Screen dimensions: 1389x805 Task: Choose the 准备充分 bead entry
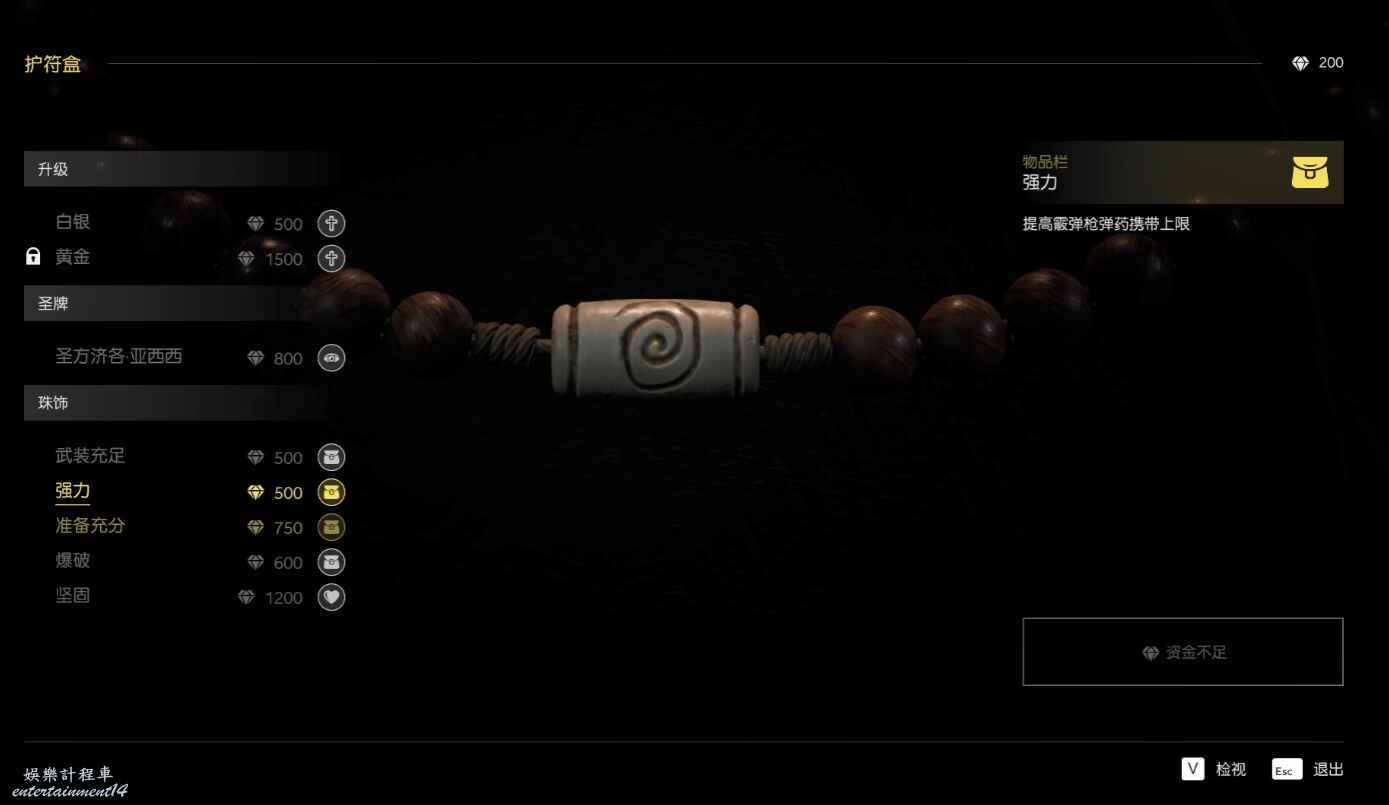(x=90, y=526)
